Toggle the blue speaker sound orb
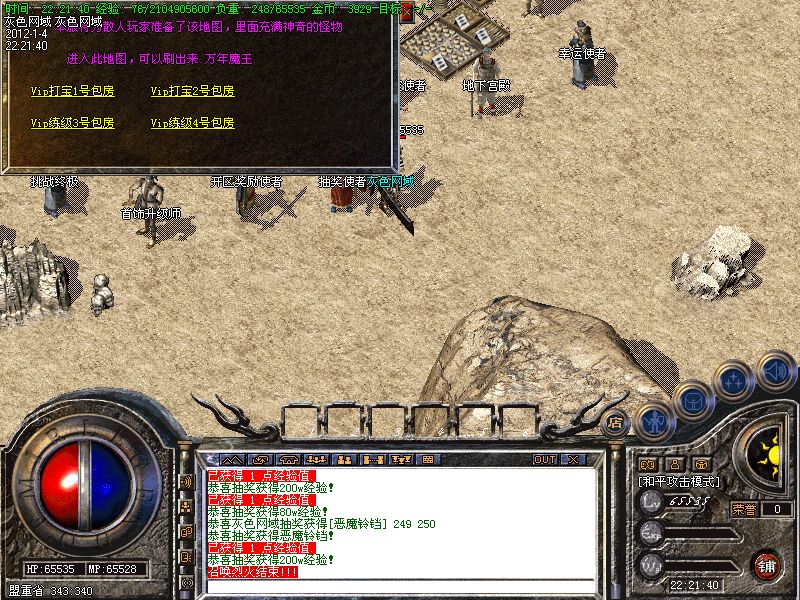This screenshot has width=800, height=600. (775, 369)
